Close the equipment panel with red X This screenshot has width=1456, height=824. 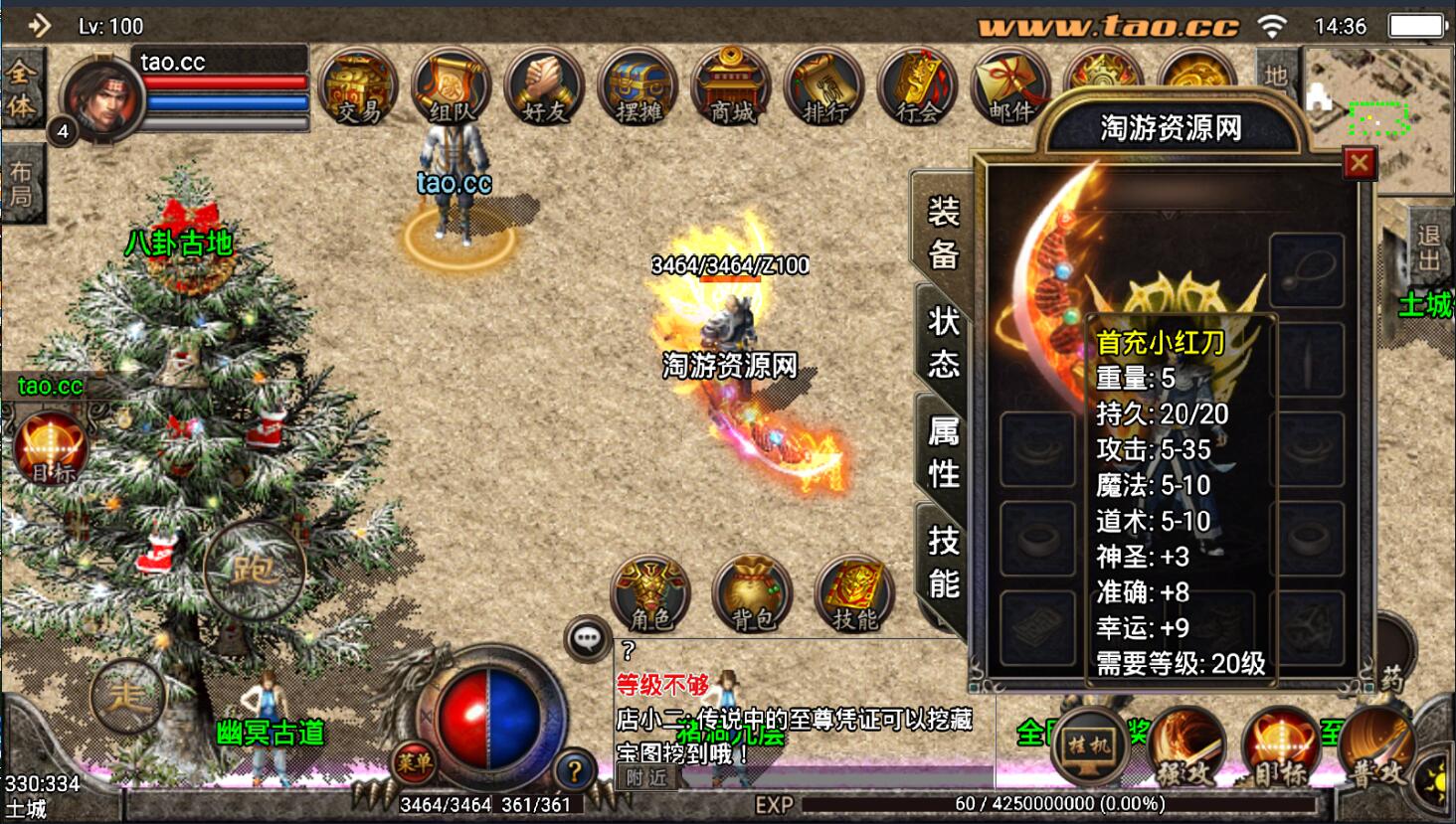[1359, 163]
